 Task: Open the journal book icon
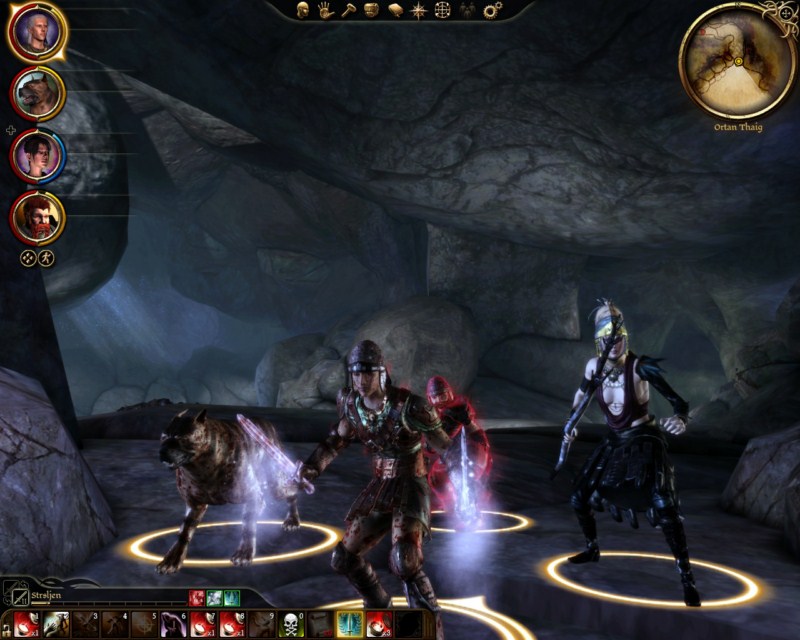point(395,10)
